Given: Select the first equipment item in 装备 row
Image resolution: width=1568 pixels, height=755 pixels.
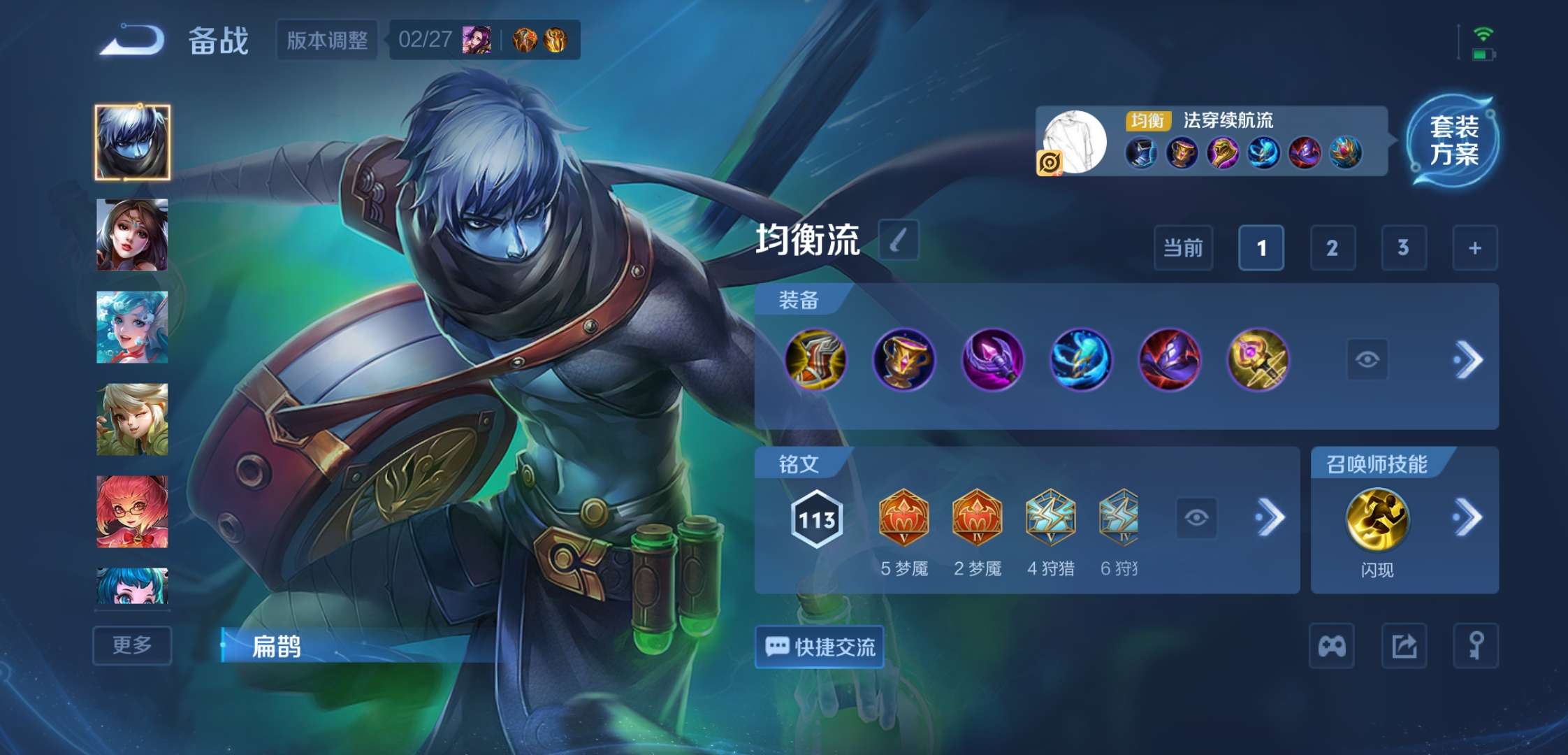Looking at the screenshot, I should 815,359.
